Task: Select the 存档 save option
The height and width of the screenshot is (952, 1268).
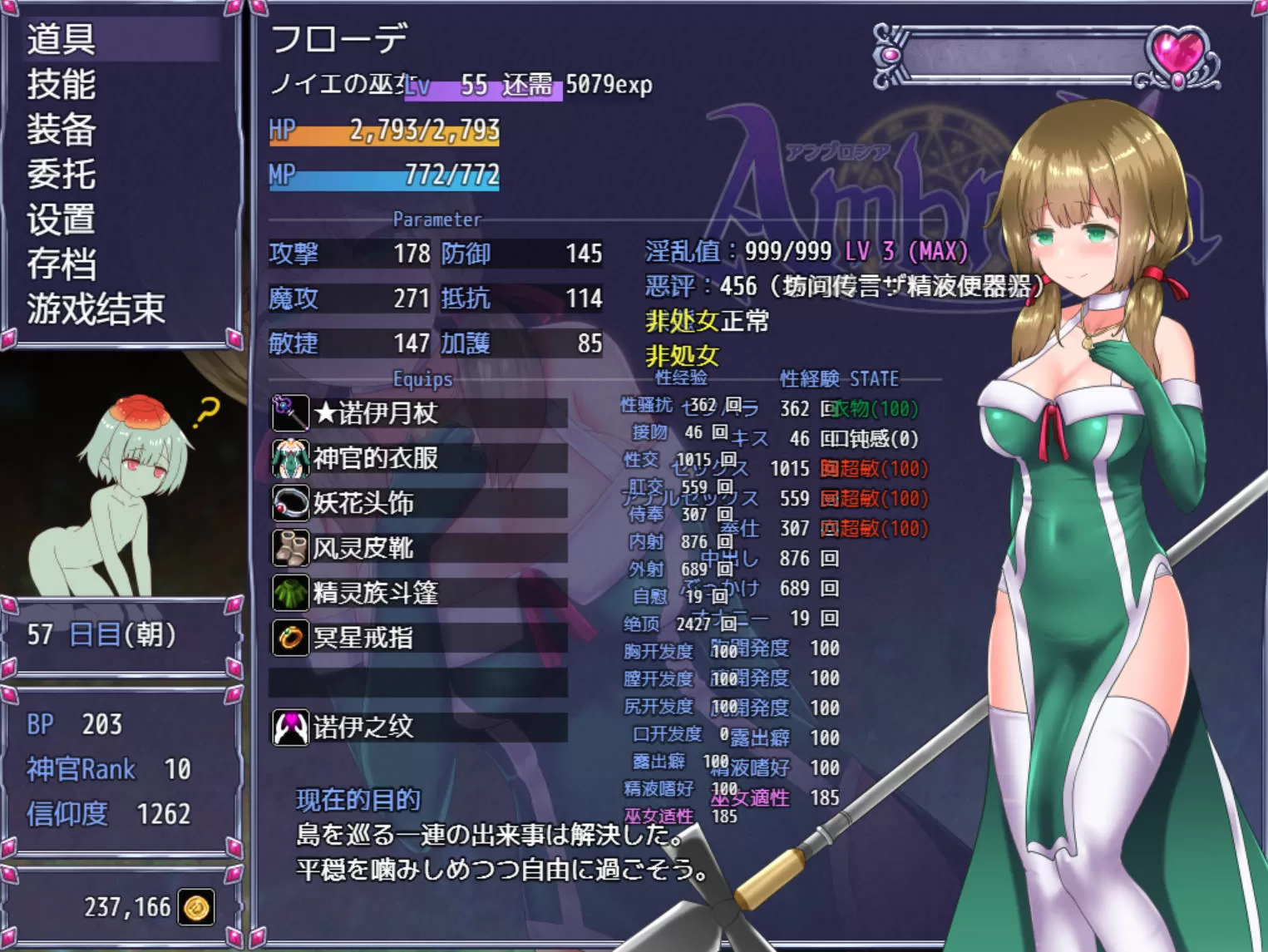Action: (x=62, y=264)
